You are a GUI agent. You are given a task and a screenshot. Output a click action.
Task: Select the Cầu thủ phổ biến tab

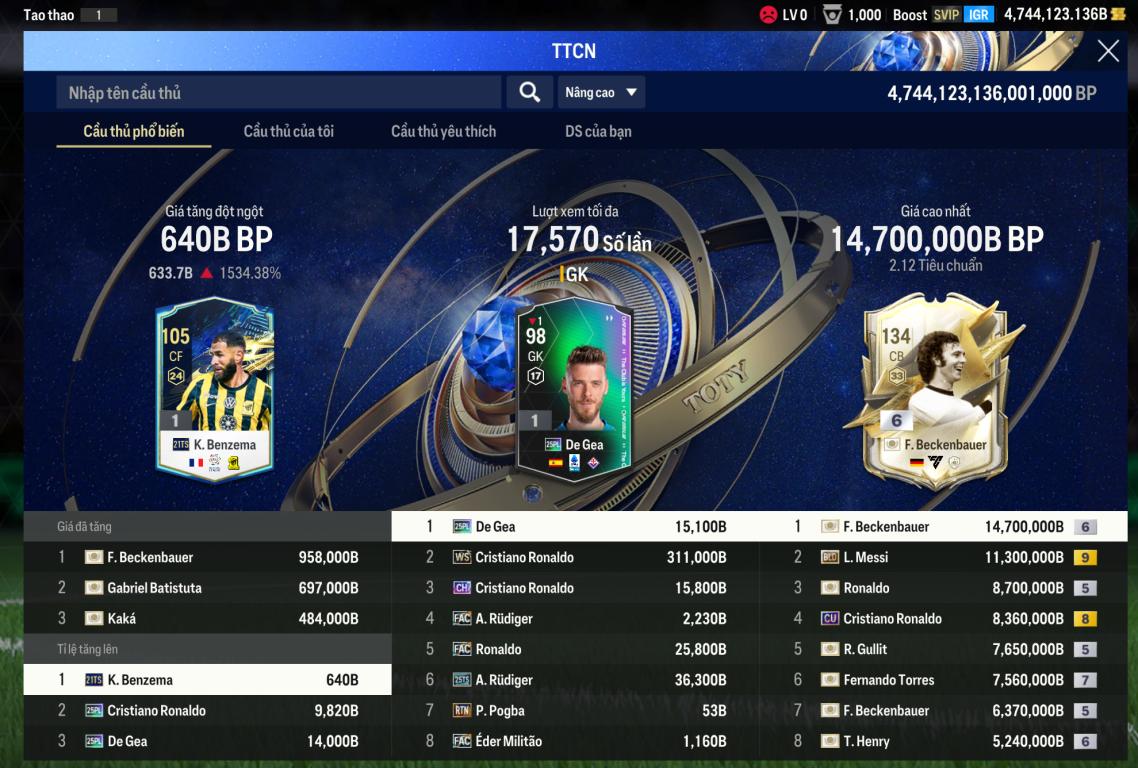click(x=133, y=131)
